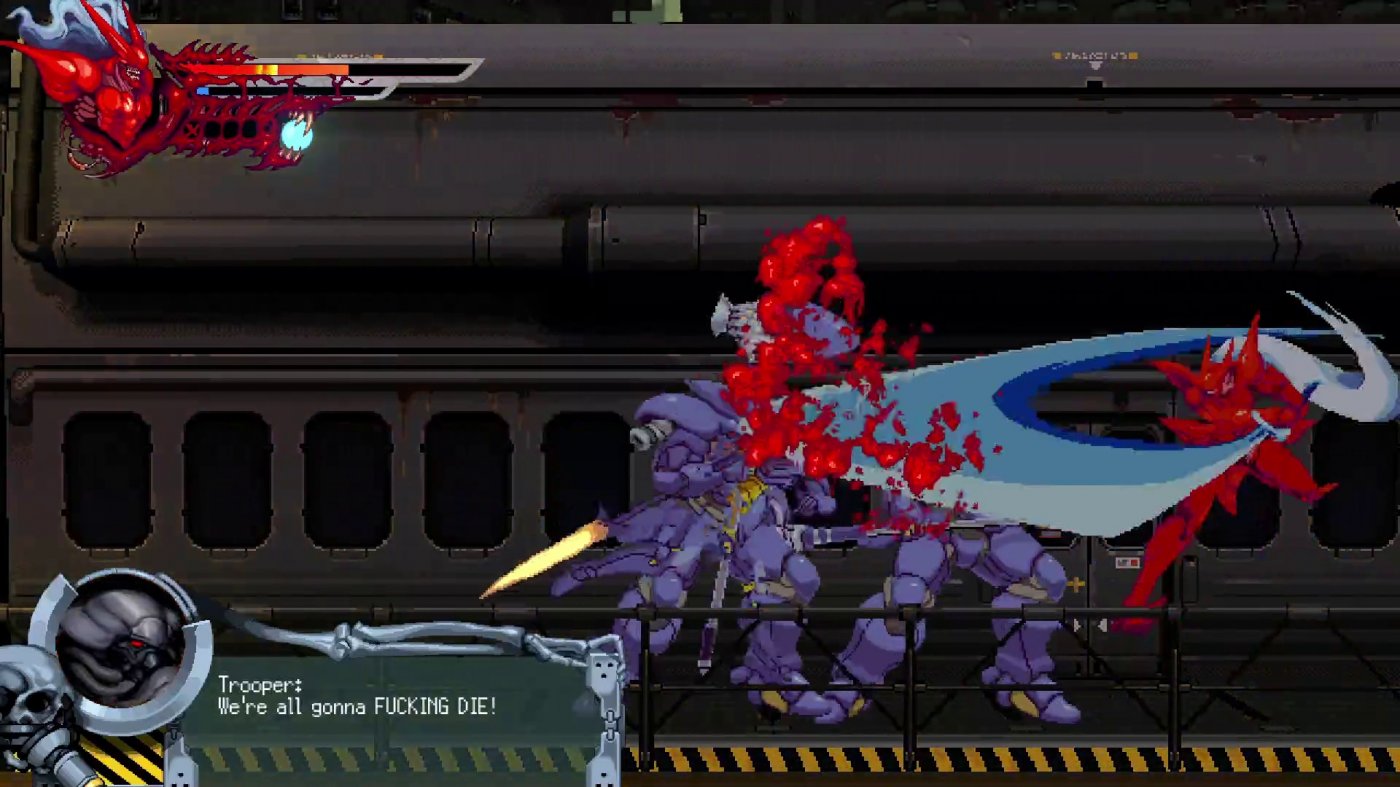Expand the dialogue box for more text
This screenshot has width=1400, height=787.
[400, 700]
